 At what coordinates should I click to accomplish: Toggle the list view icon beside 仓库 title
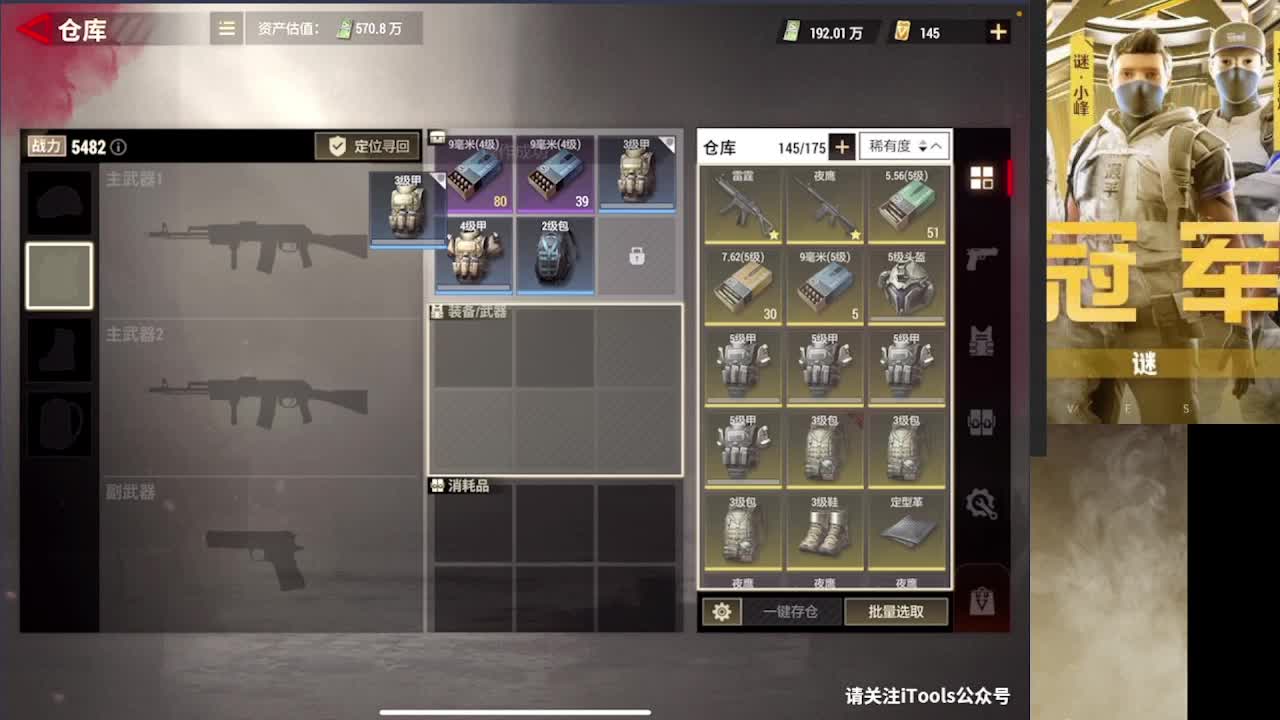click(x=226, y=30)
